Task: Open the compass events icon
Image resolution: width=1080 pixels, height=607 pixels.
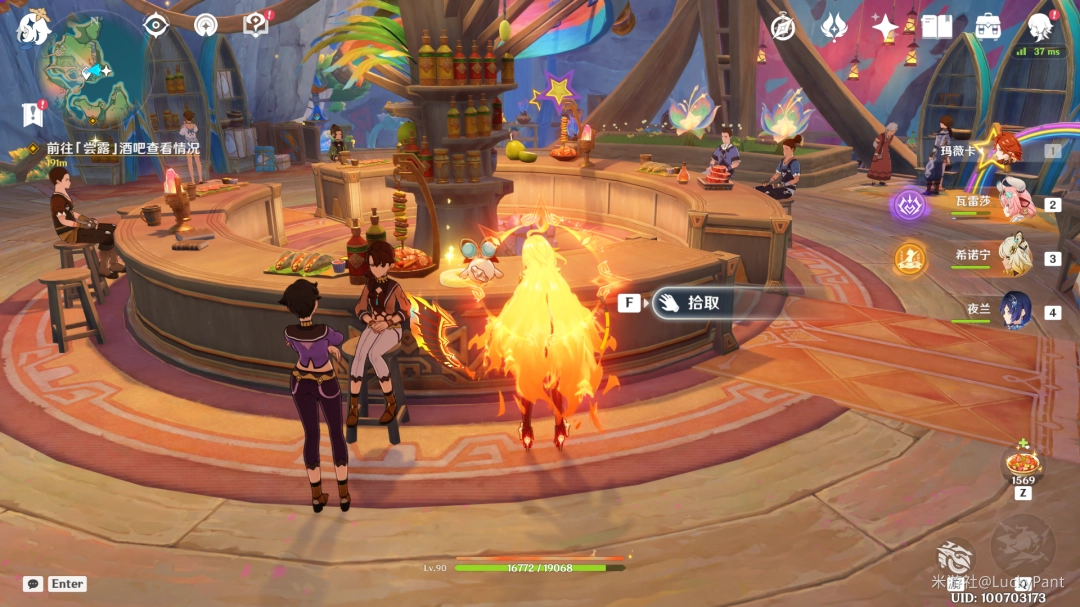Action: (783, 27)
